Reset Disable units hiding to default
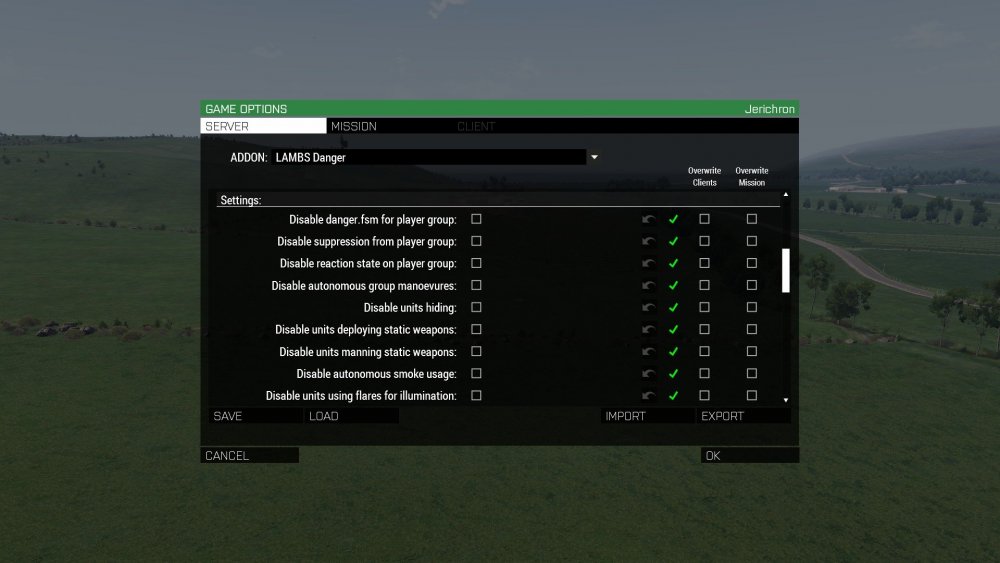 (650, 308)
